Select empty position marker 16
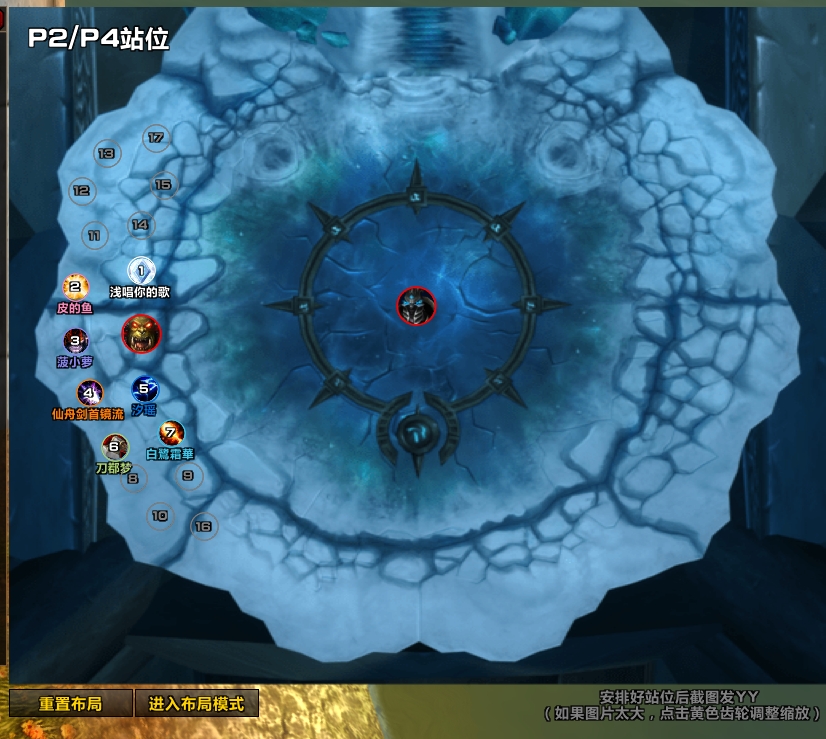Image resolution: width=826 pixels, height=739 pixels. (204, 526)
